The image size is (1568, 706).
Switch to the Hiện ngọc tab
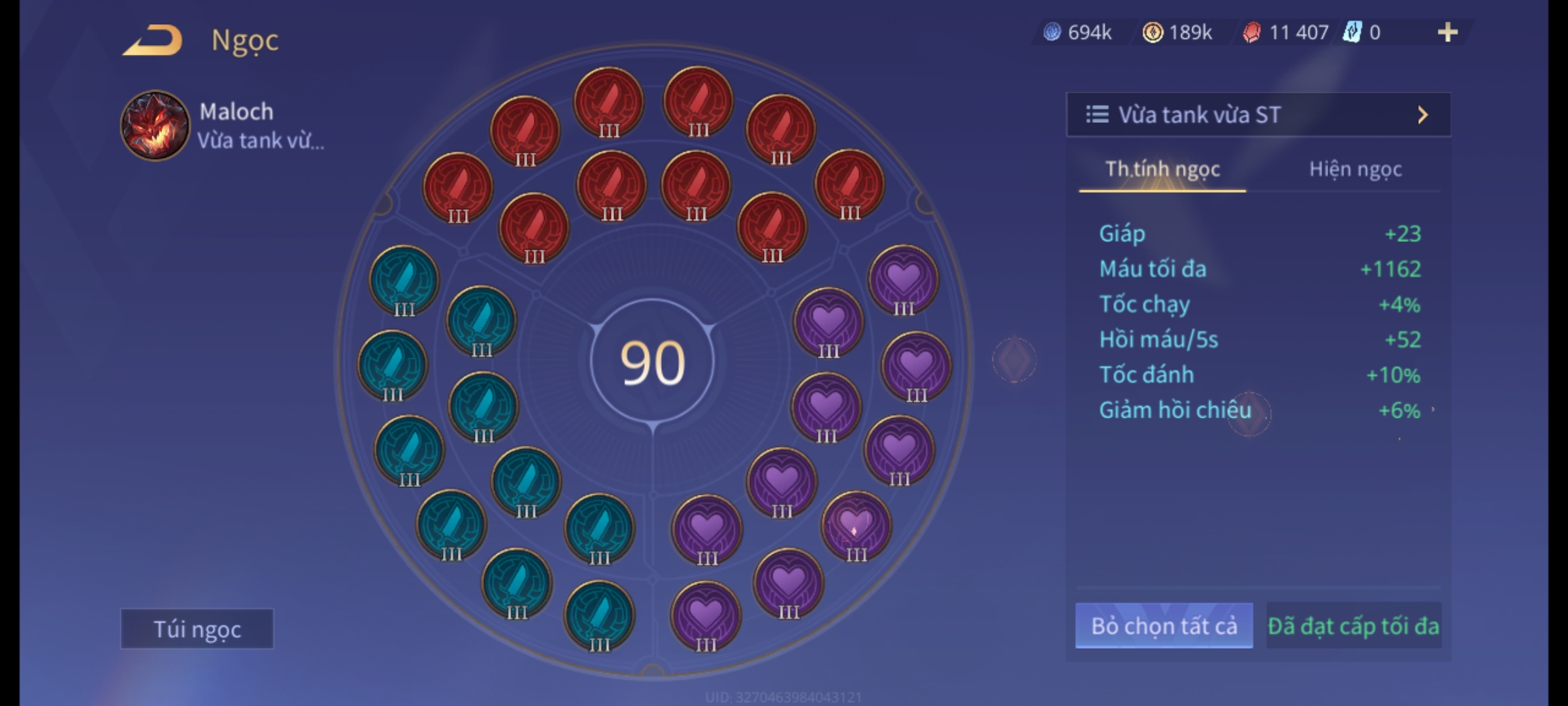pyautogui.click(x=1355, y=169)
